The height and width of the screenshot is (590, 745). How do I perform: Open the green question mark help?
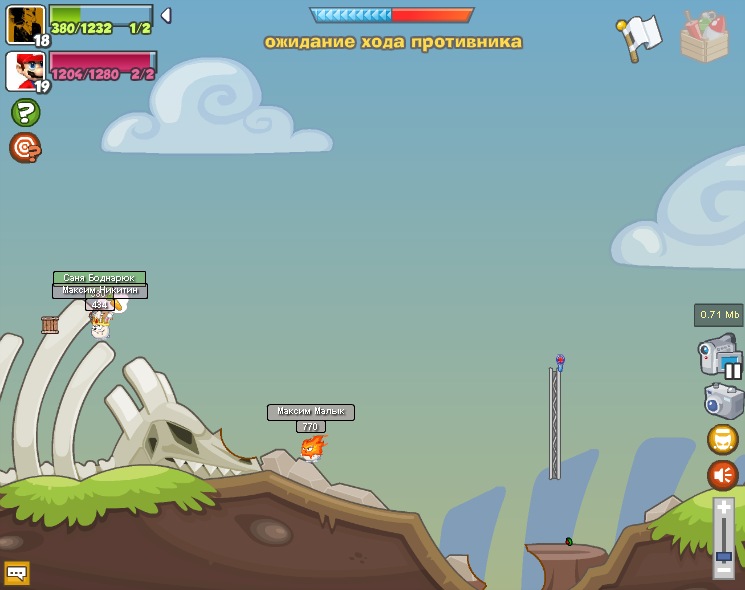pos(25,112)
